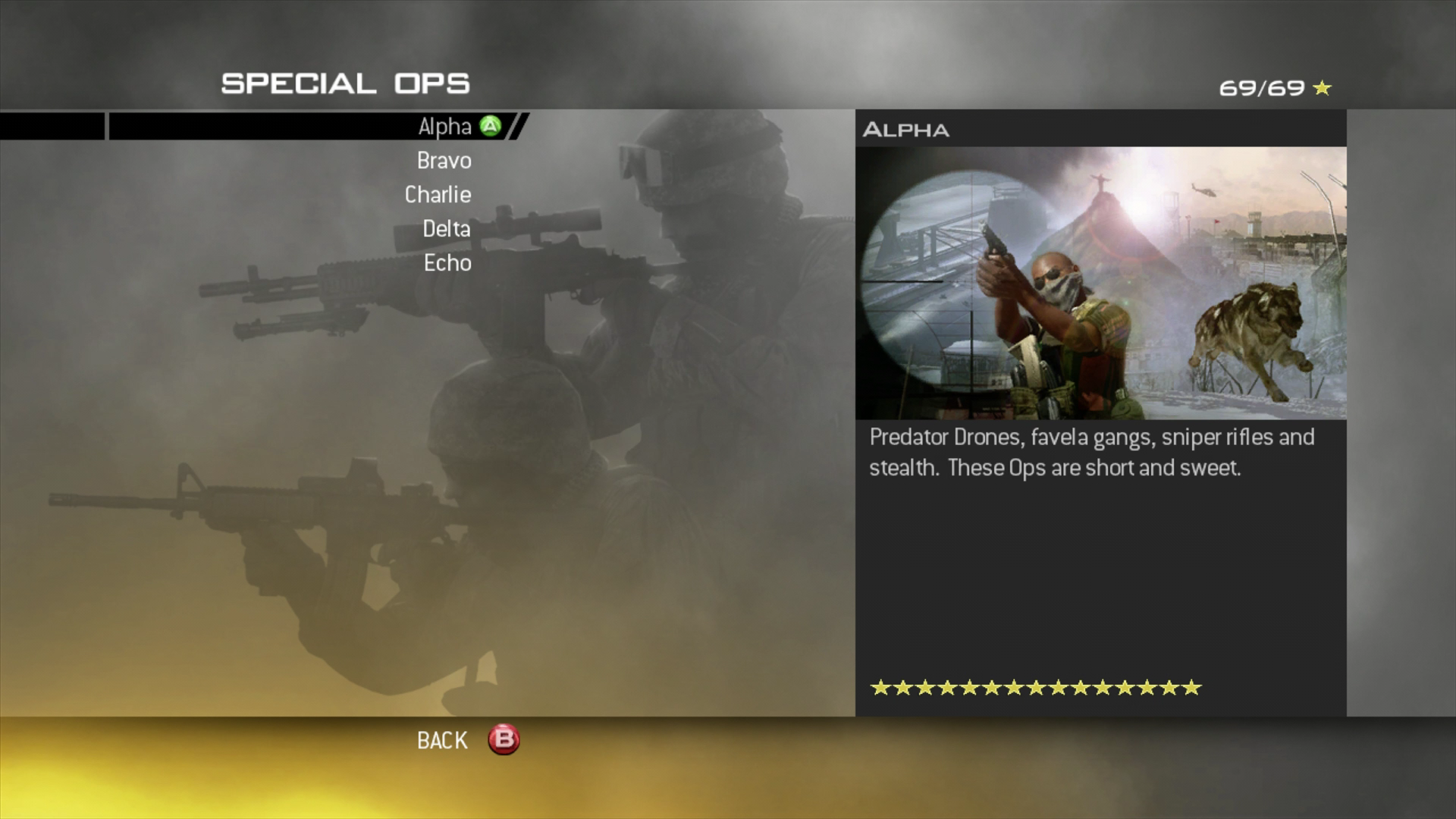
Task: Open the Charlie operations list
Action: click(x=438, y=195)
